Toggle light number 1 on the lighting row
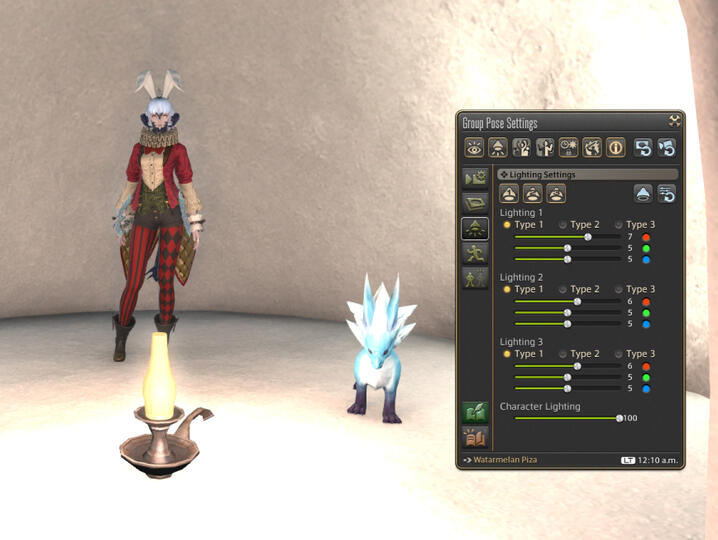This screenshot has height=540, width=718. tap(508, 194)
